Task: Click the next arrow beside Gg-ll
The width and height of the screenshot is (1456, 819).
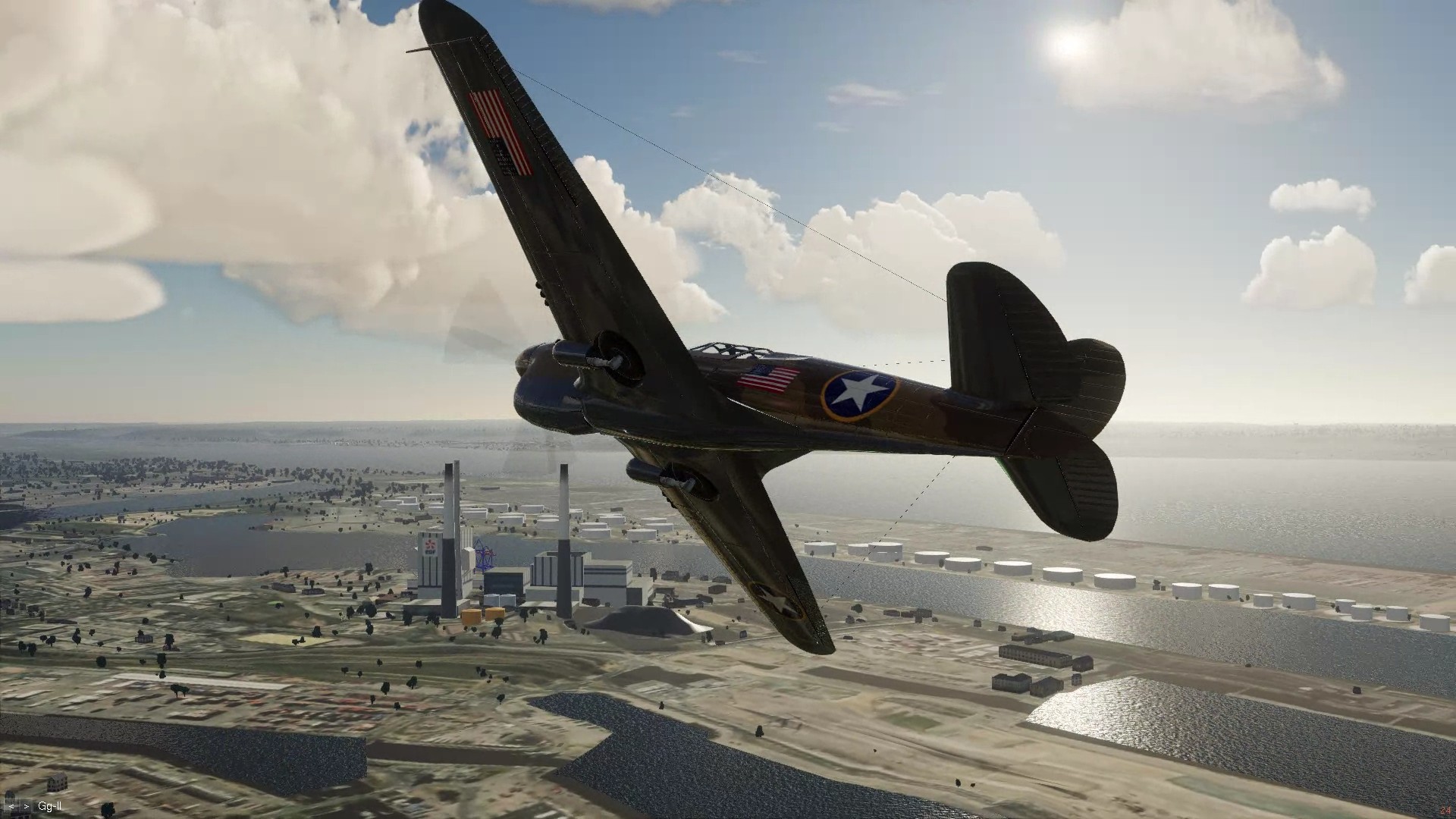Action: pos(27,806)
